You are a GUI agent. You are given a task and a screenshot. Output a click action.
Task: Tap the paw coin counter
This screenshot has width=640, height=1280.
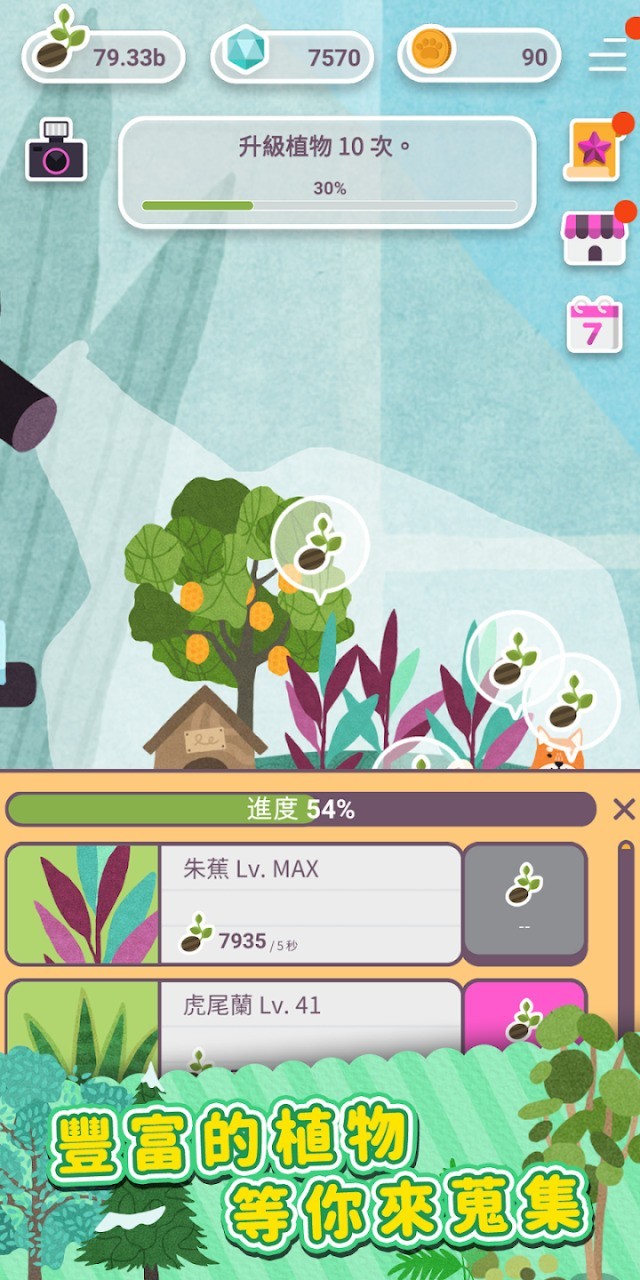[480, 56]
